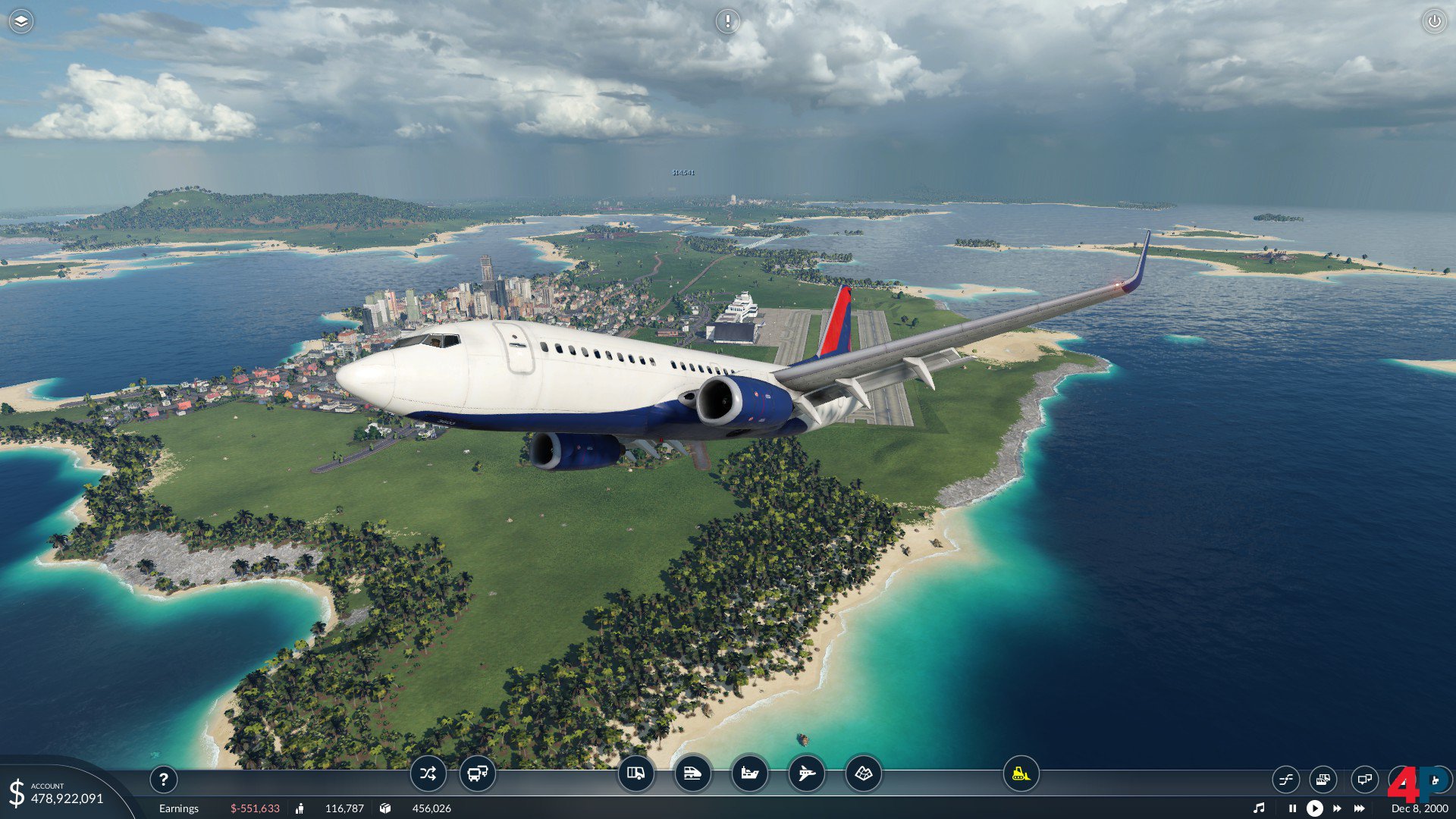Open the ship construction menu
Image resolution: width=1456 pixels, height=819 pixels.
pyautogui.click(x=749, y=773)
